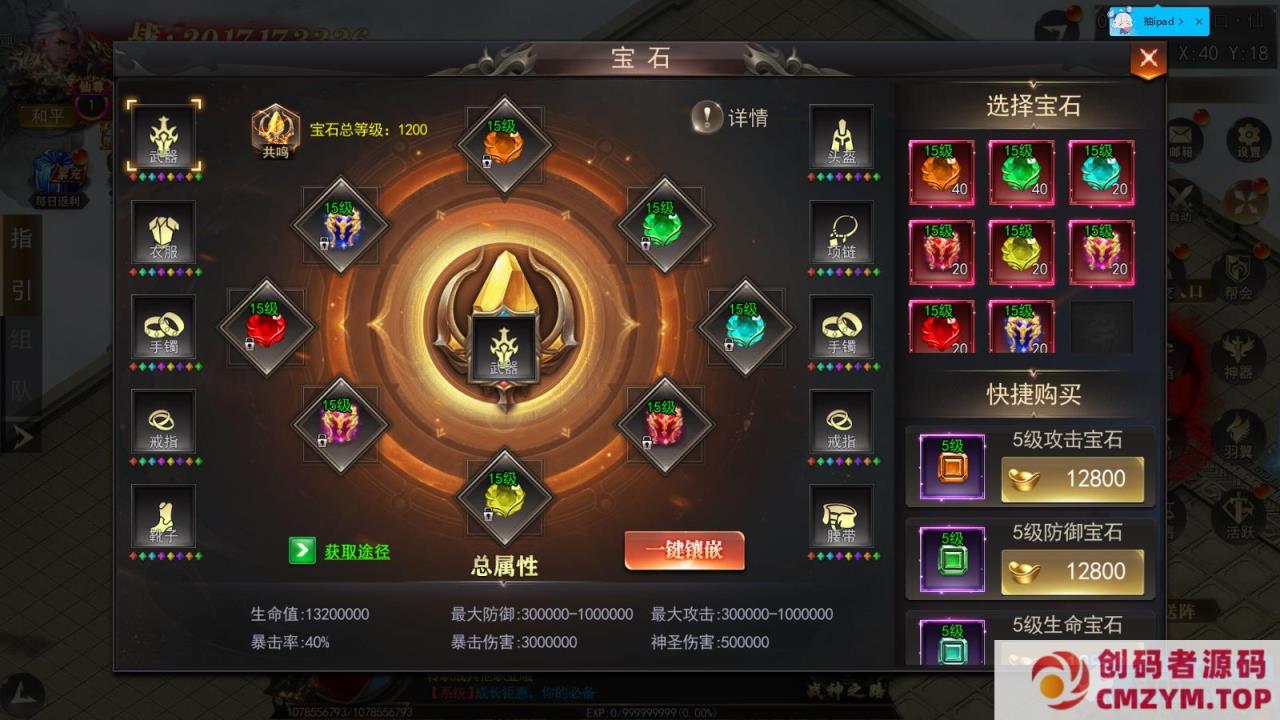Open the 头盔 helmet gem slot
1280x720 pixels.
840,135
